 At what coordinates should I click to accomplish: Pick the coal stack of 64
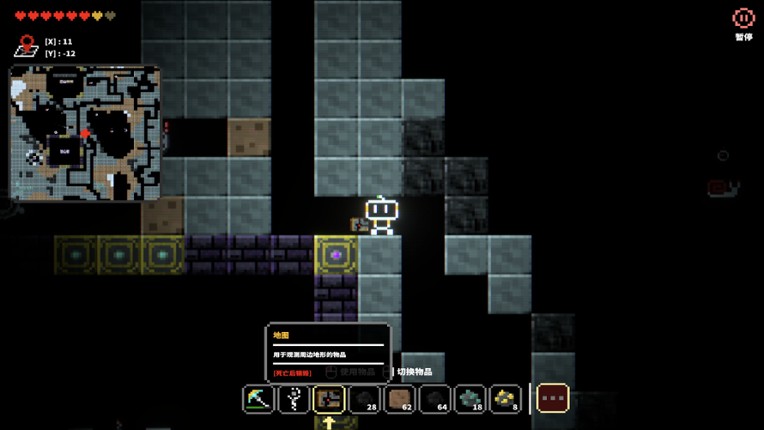click(x=435, y=398)
